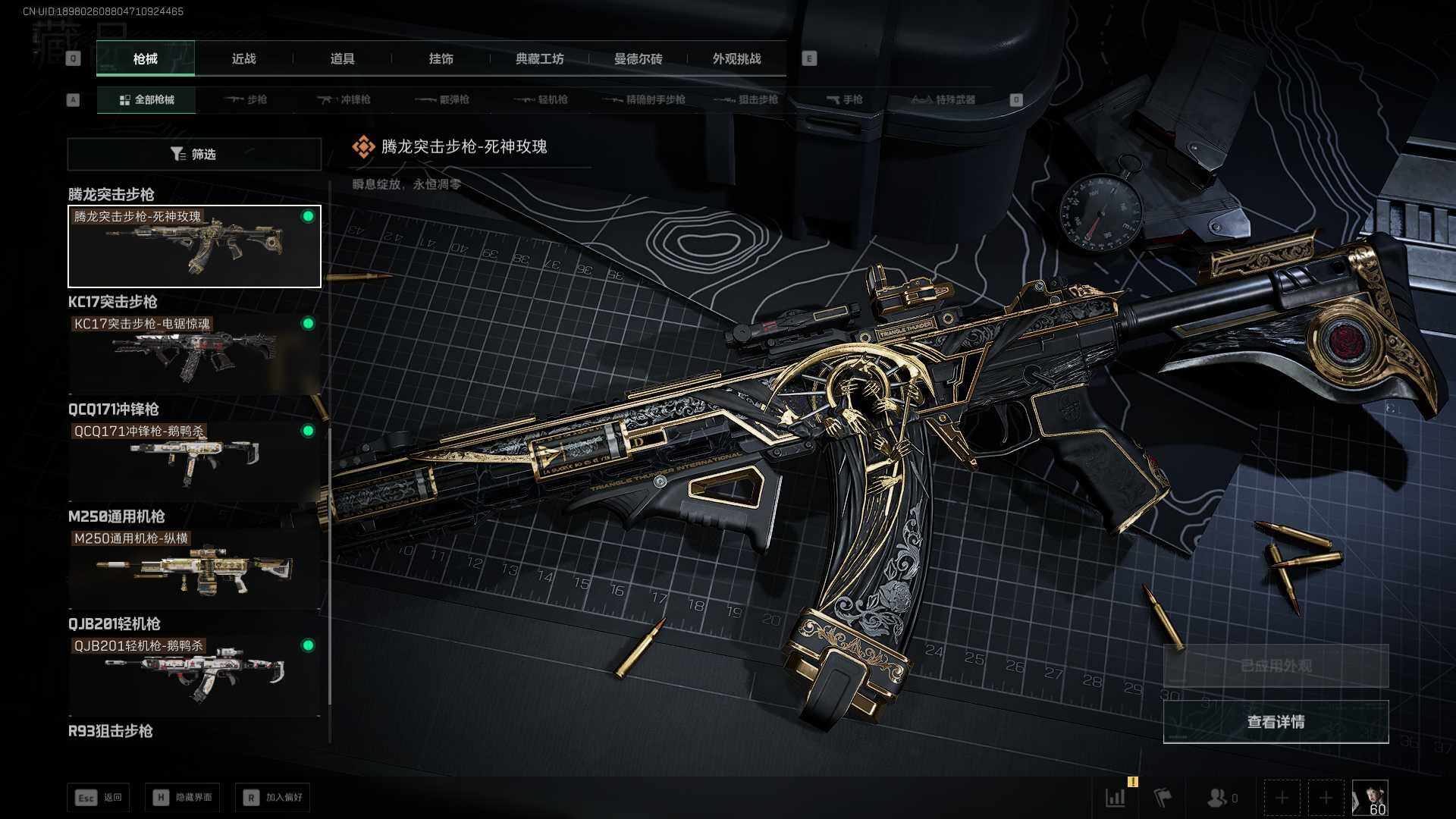Select the M250通用机枪-纵横 skin
1456x819 pixels.
[194, 569]
